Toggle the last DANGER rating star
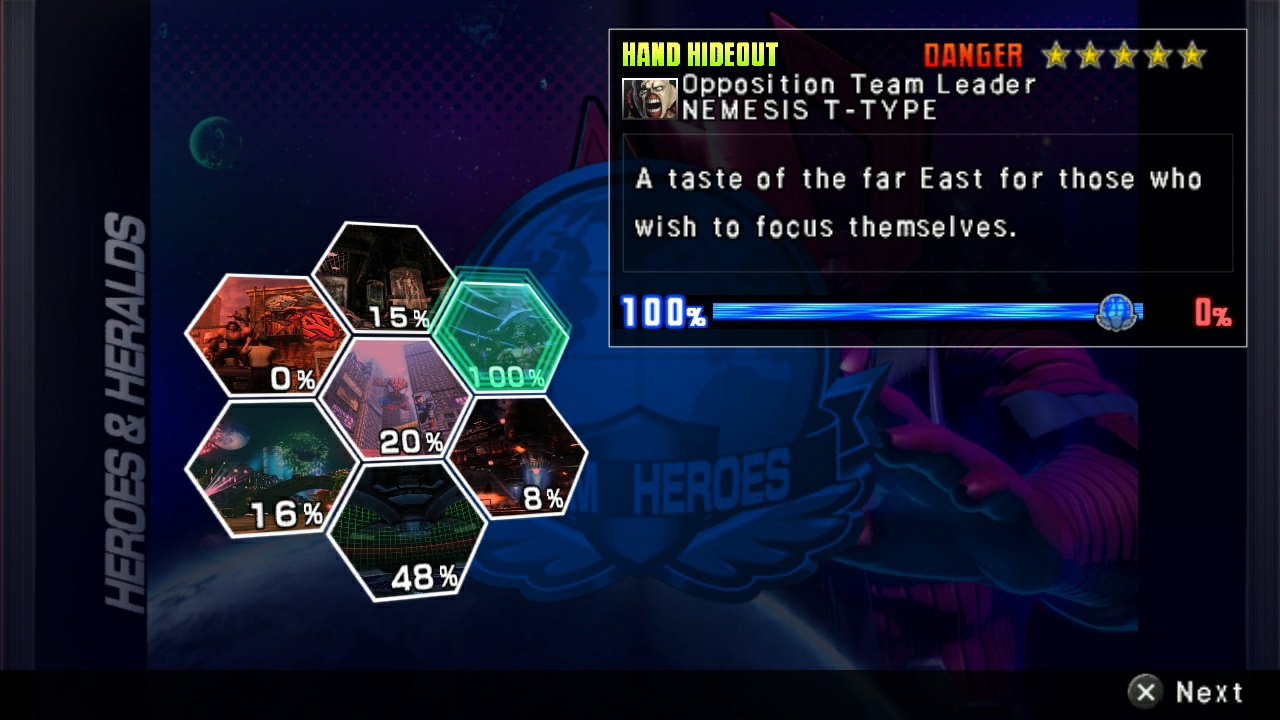The height and width of the screenshot is (720, 1280). 1190,56
